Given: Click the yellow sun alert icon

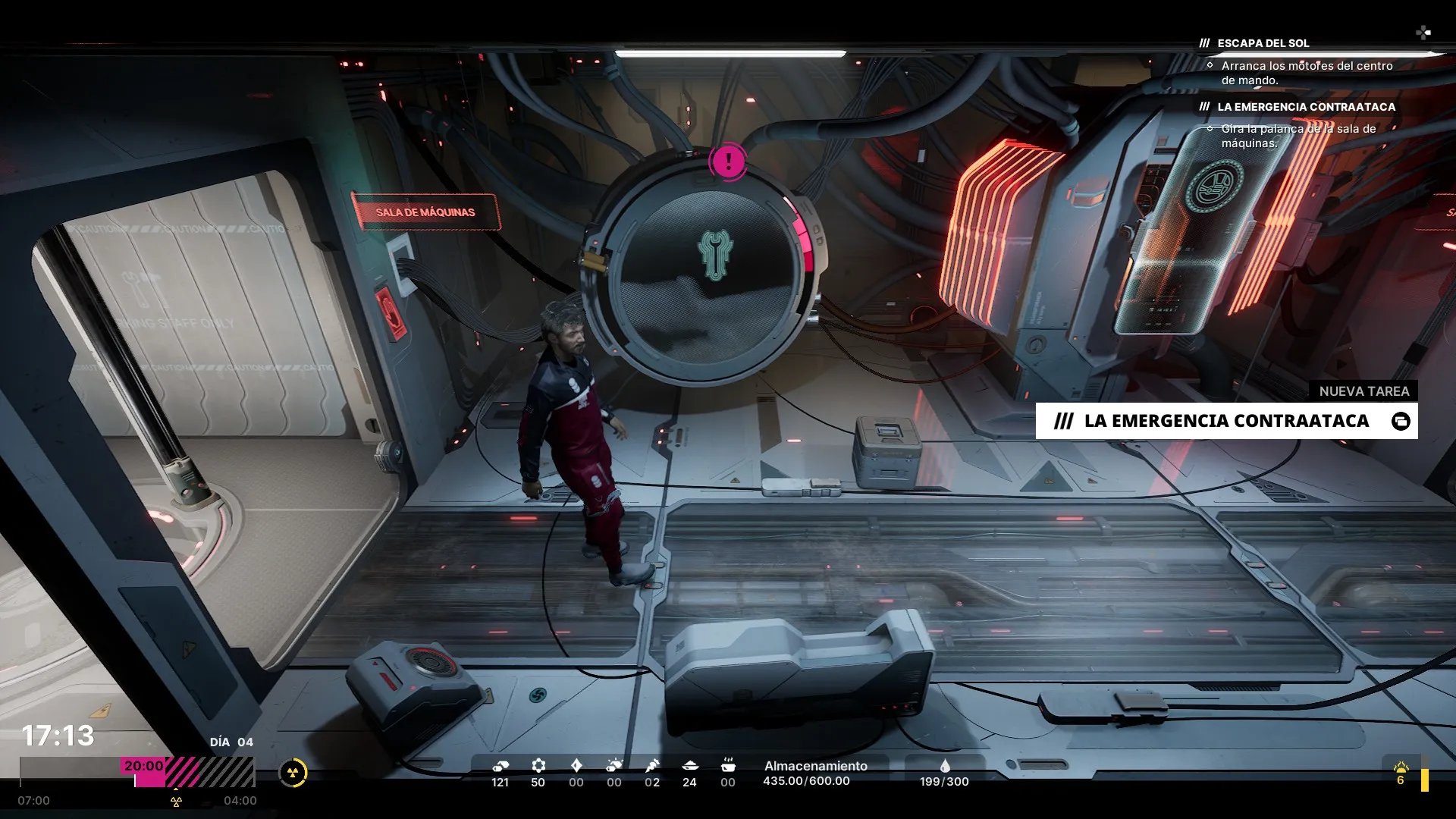Looking at the screenshot, I should click(x=1401, y=768).
